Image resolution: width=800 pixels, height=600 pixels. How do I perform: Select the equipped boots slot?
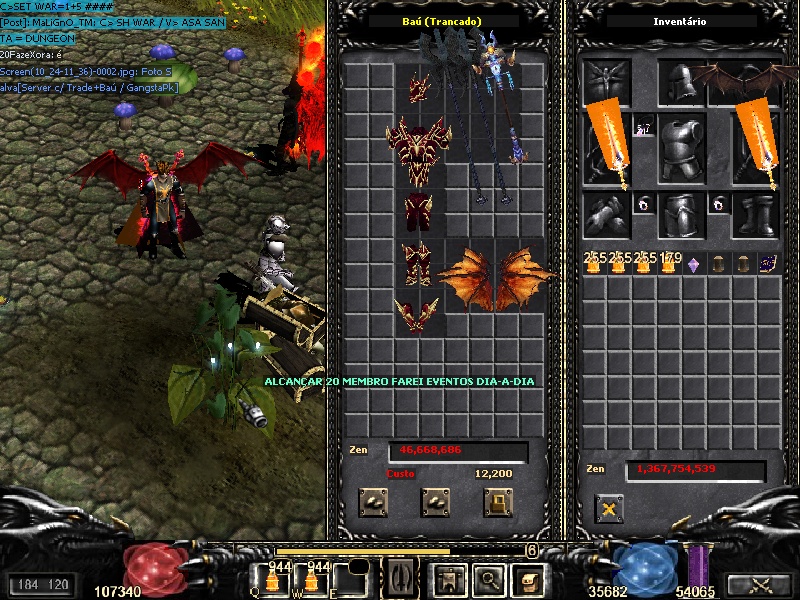[x=755, y=214]
